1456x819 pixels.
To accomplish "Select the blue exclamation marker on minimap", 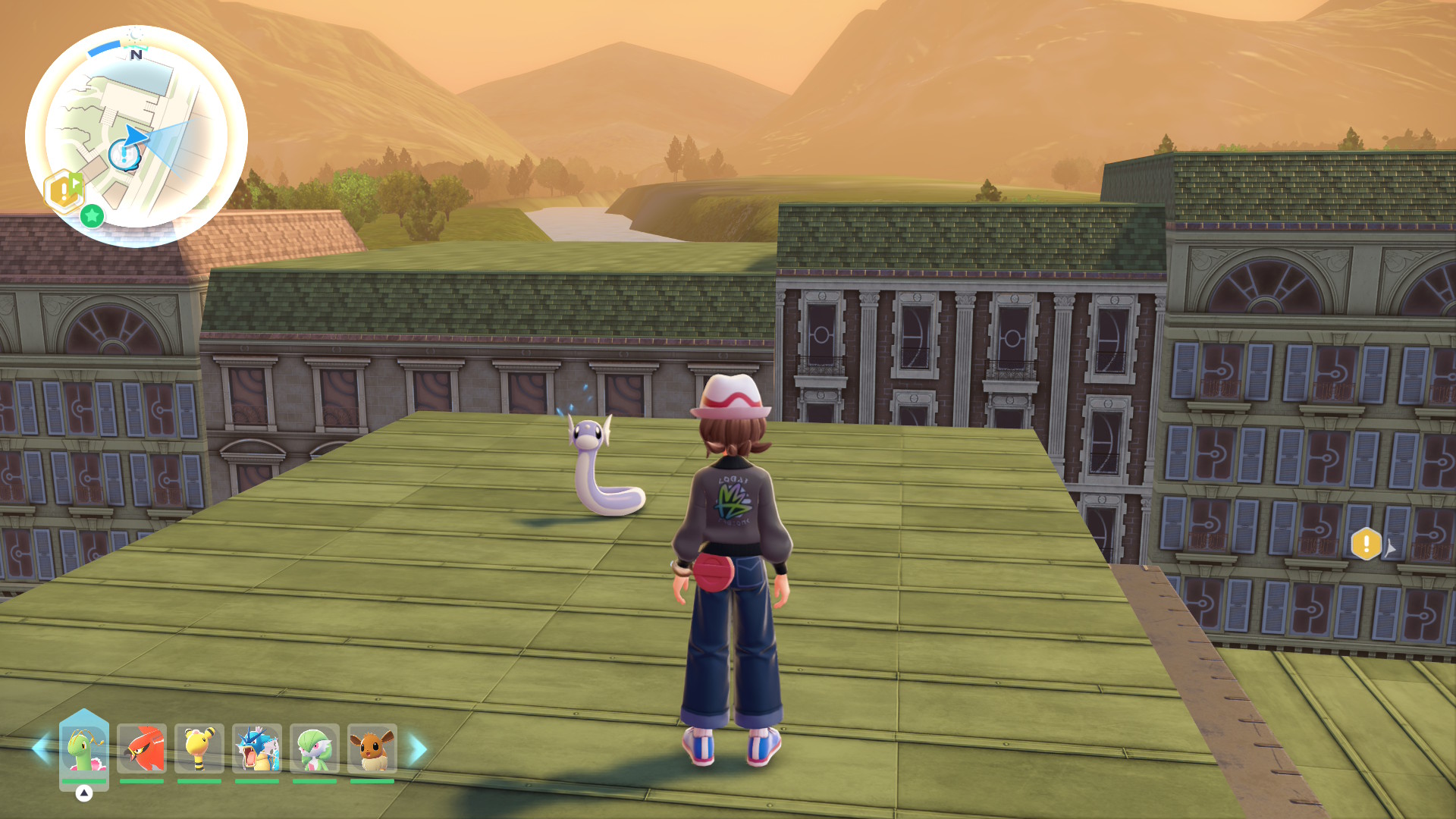I will [x=124, y=155].
